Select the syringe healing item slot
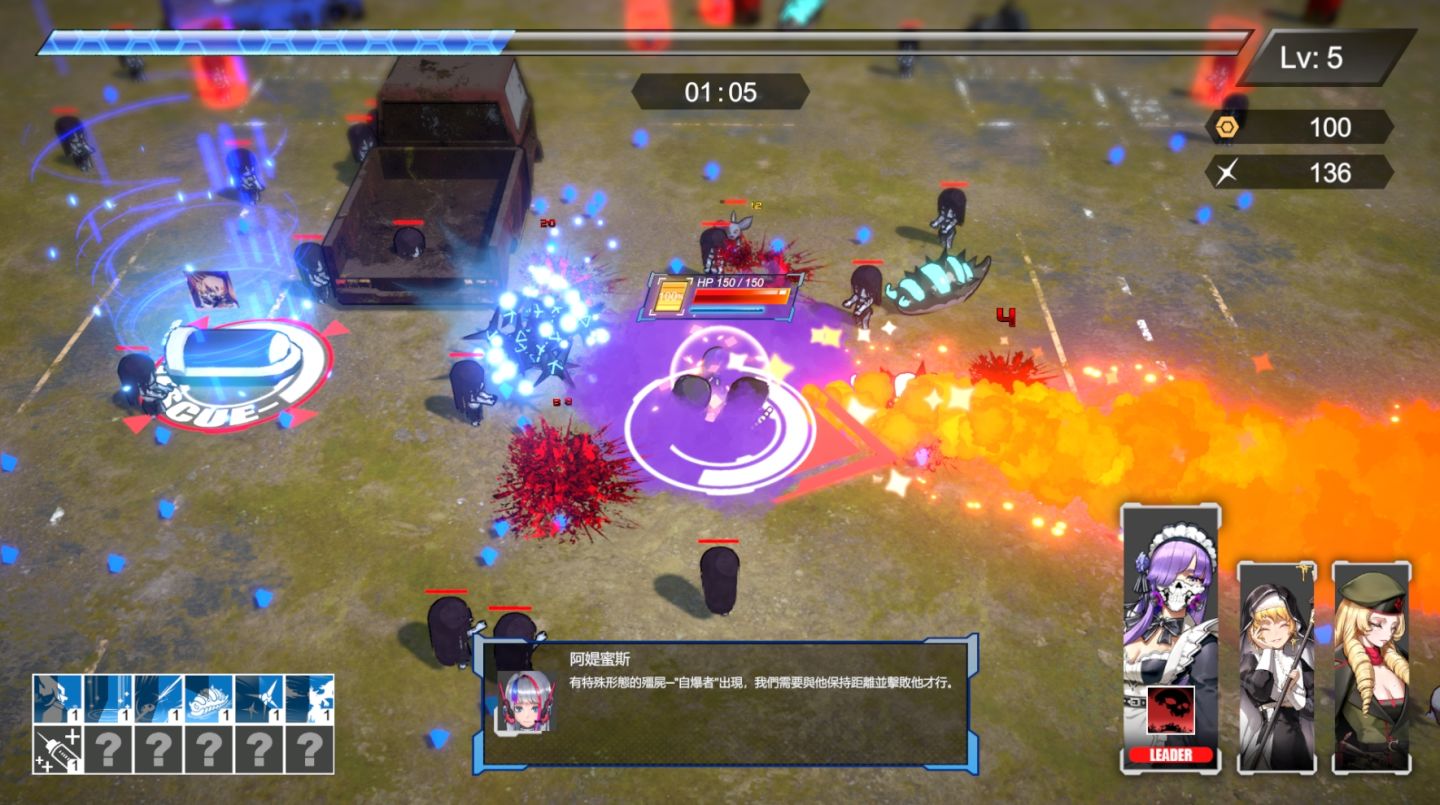Screen dimensions: 1440x805 [57, 749]
